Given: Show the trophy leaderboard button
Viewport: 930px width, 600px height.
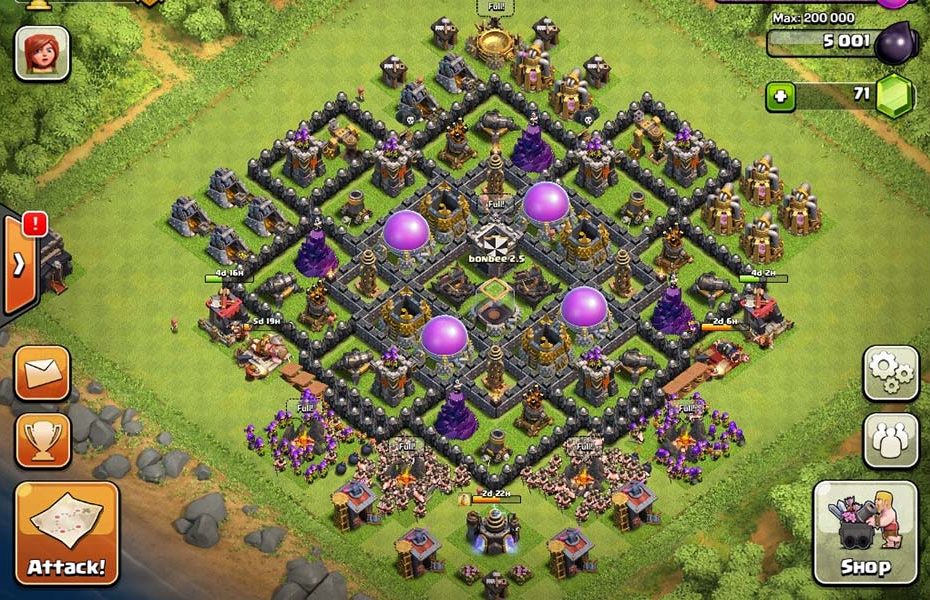Looking at the screenshot, I should coord(42,439).
